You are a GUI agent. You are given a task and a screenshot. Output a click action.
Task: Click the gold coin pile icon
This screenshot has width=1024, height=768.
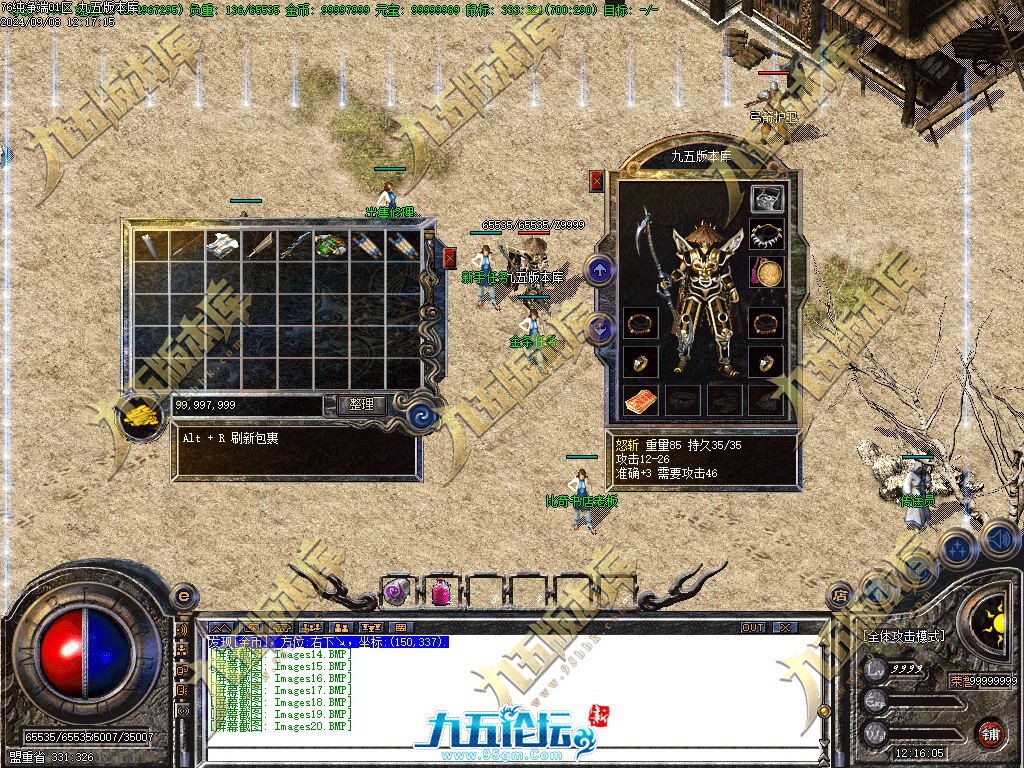coord(142,416)
